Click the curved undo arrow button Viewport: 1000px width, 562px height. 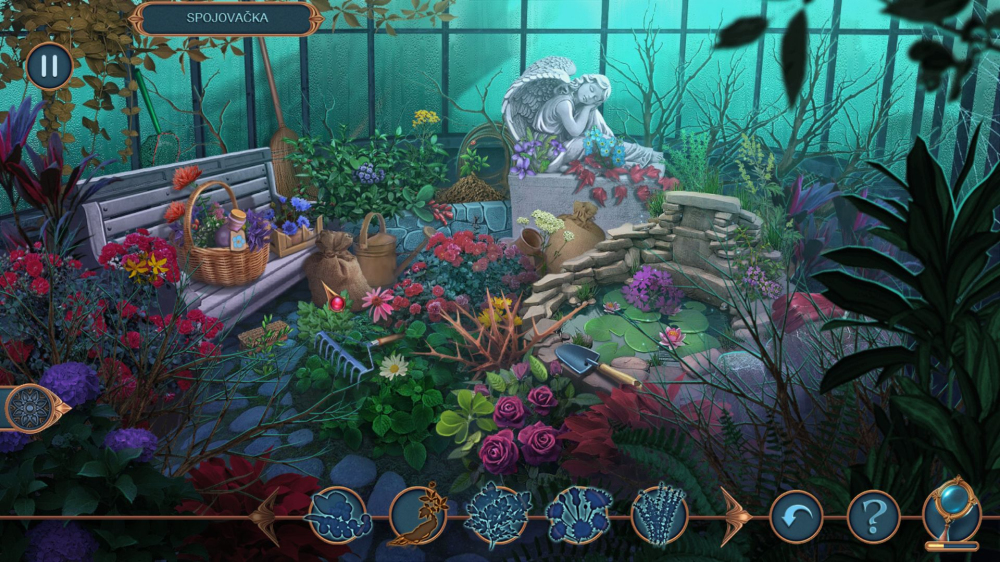click(x=797, y=517)
